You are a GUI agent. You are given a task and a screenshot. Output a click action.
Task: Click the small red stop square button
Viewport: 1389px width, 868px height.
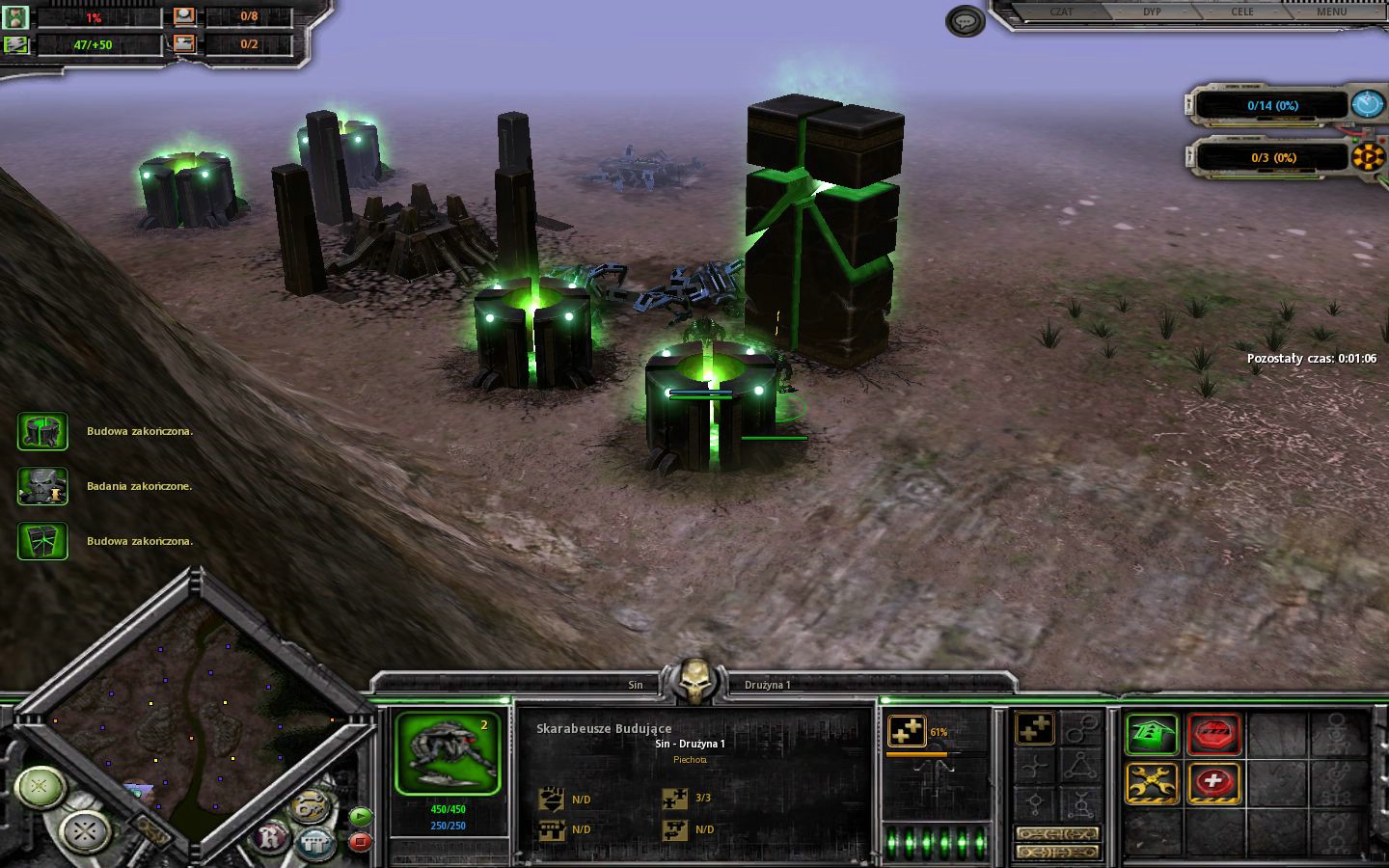[x=360, y=842]
